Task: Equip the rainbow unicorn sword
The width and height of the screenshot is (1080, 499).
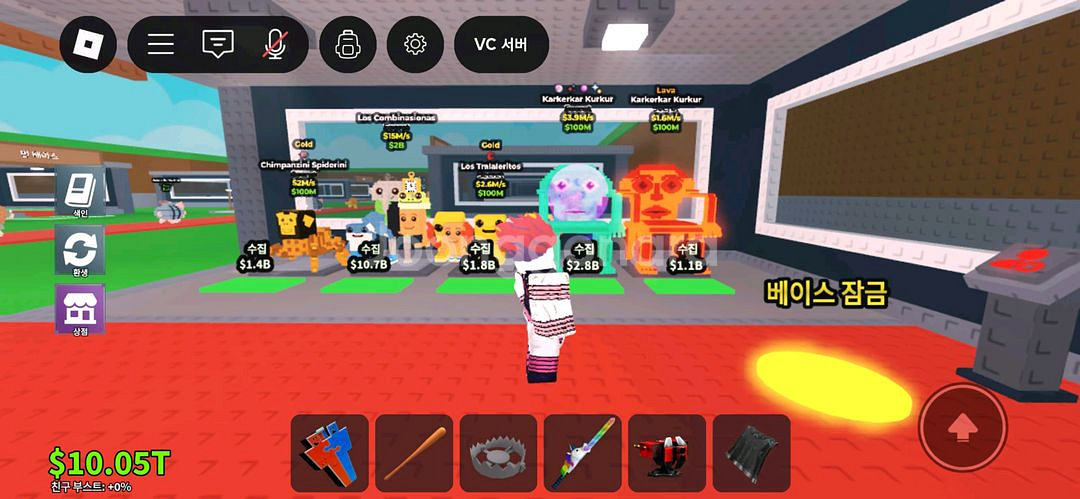Action: click(582, 453)
